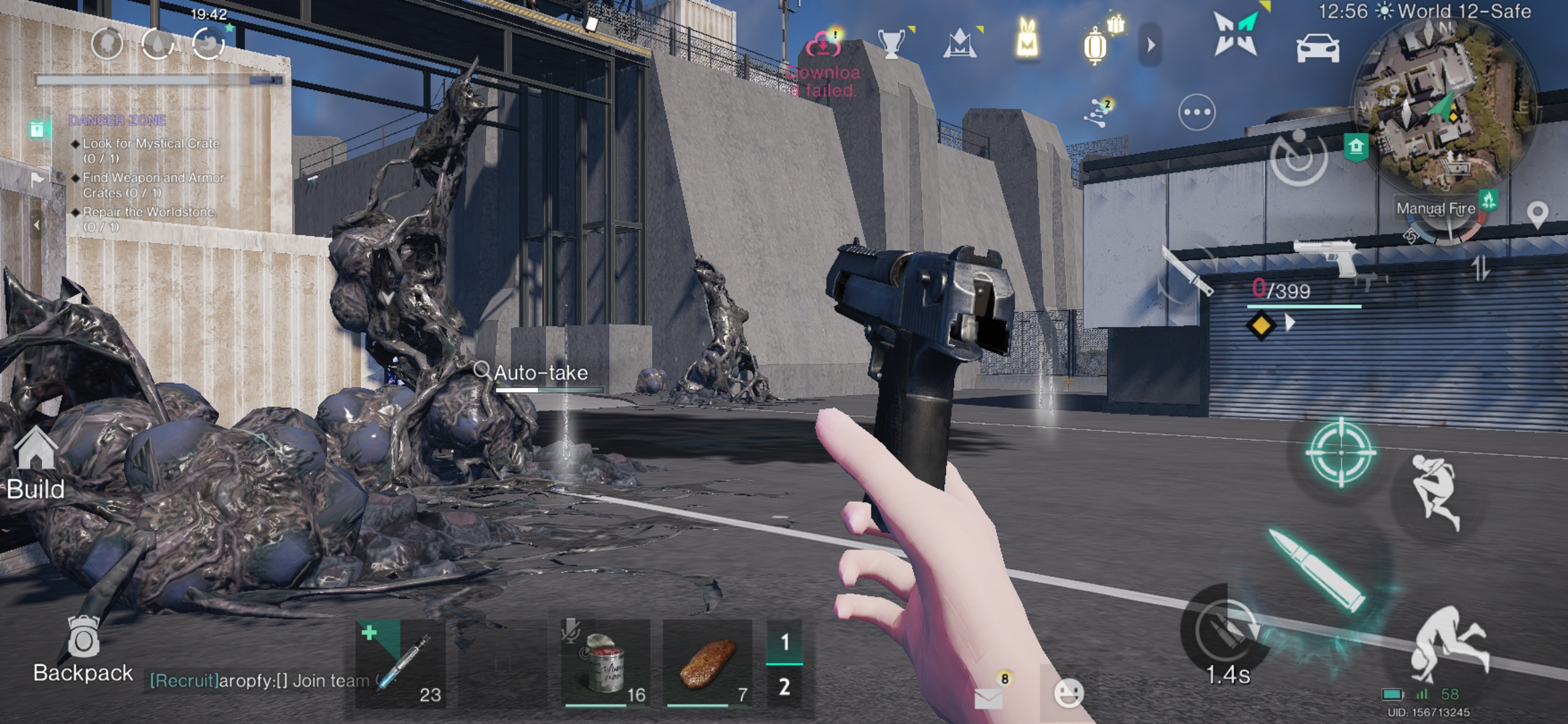
Task: Select the canned food slot
Action: pos(605,663)
